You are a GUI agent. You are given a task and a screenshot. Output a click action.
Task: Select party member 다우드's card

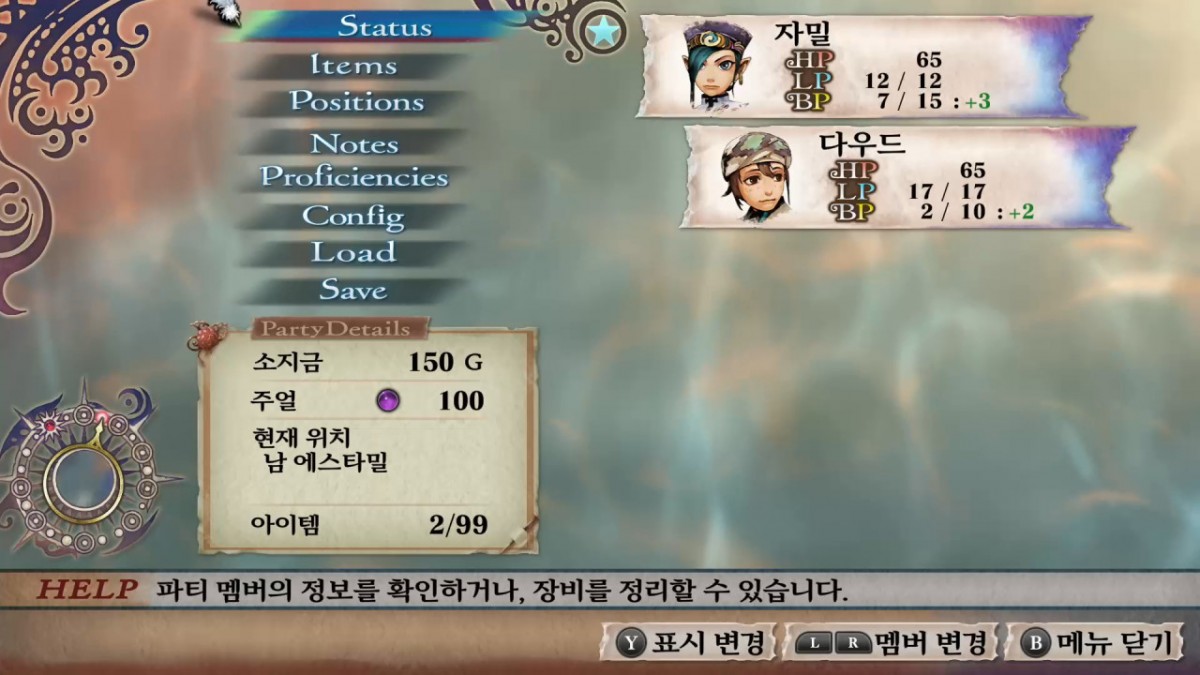pos(906,177)
